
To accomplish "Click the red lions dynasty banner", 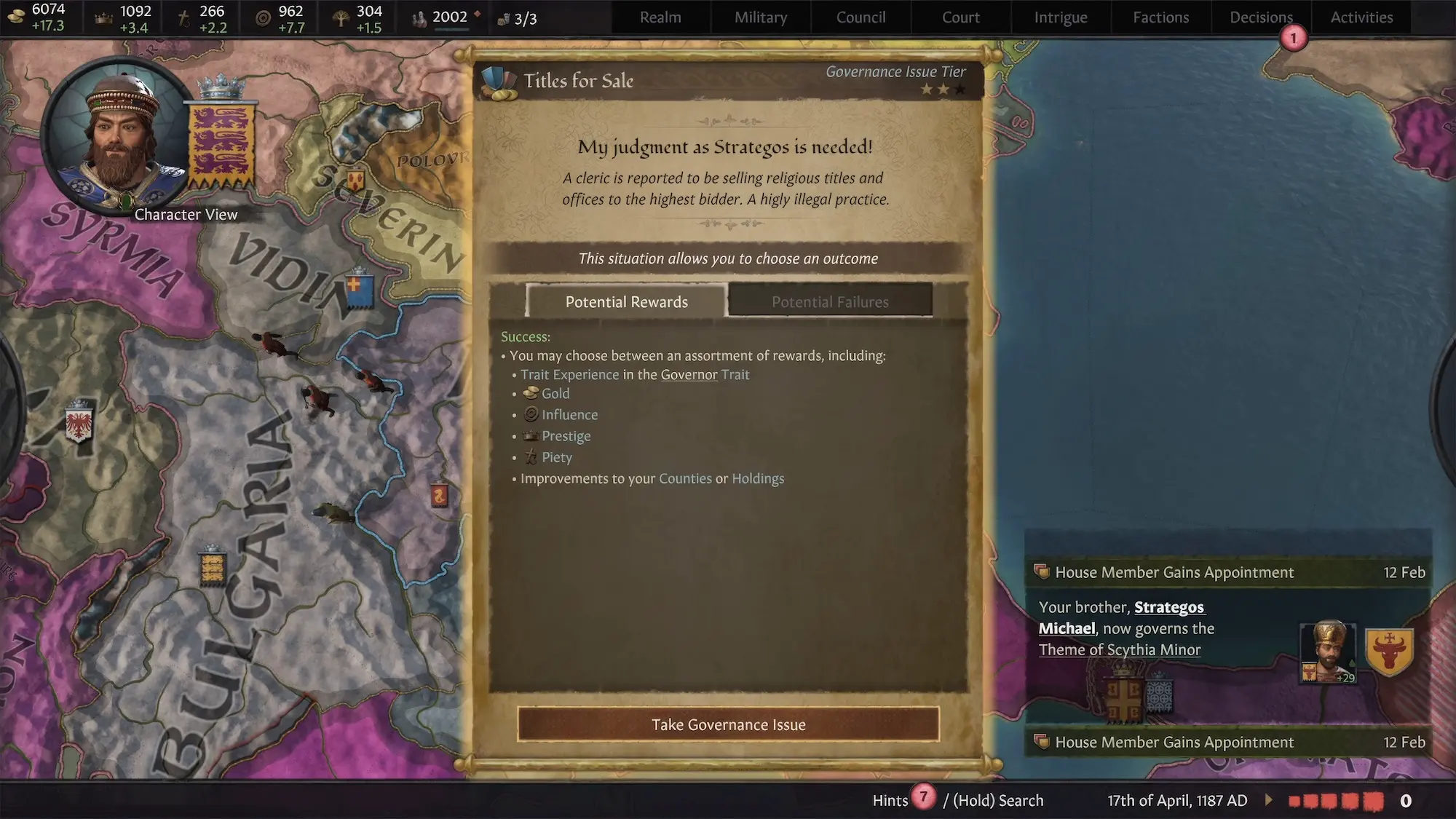I will click(221, 146).
